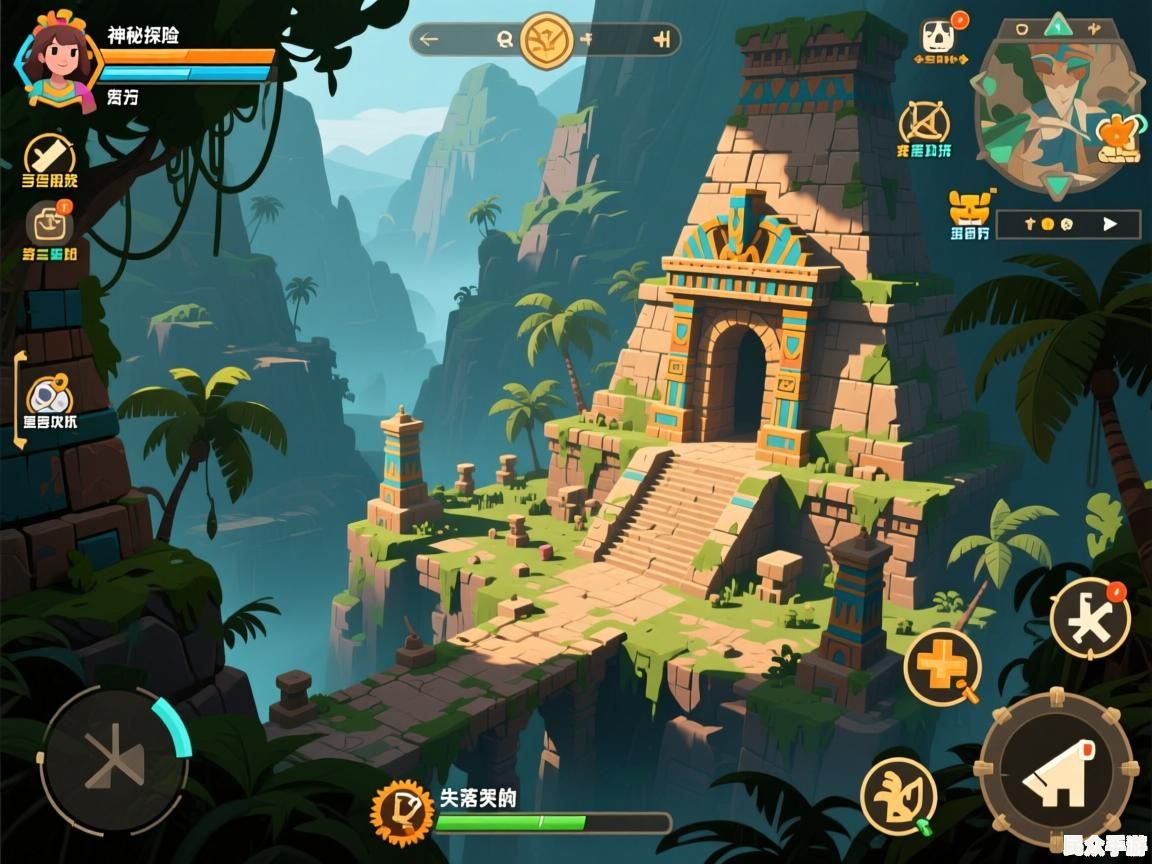Activate the orange plus skill button

click(x=941, y=665)
